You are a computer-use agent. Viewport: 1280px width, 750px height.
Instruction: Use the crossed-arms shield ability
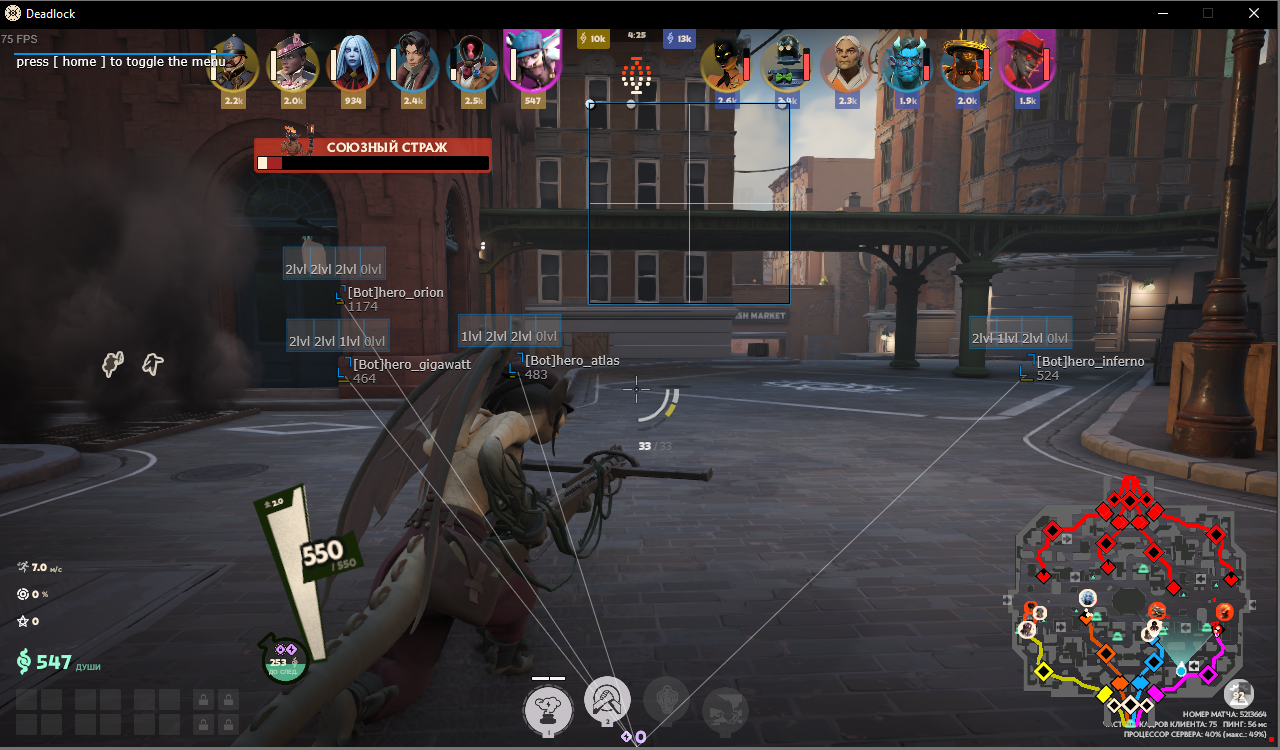point(606,699)
